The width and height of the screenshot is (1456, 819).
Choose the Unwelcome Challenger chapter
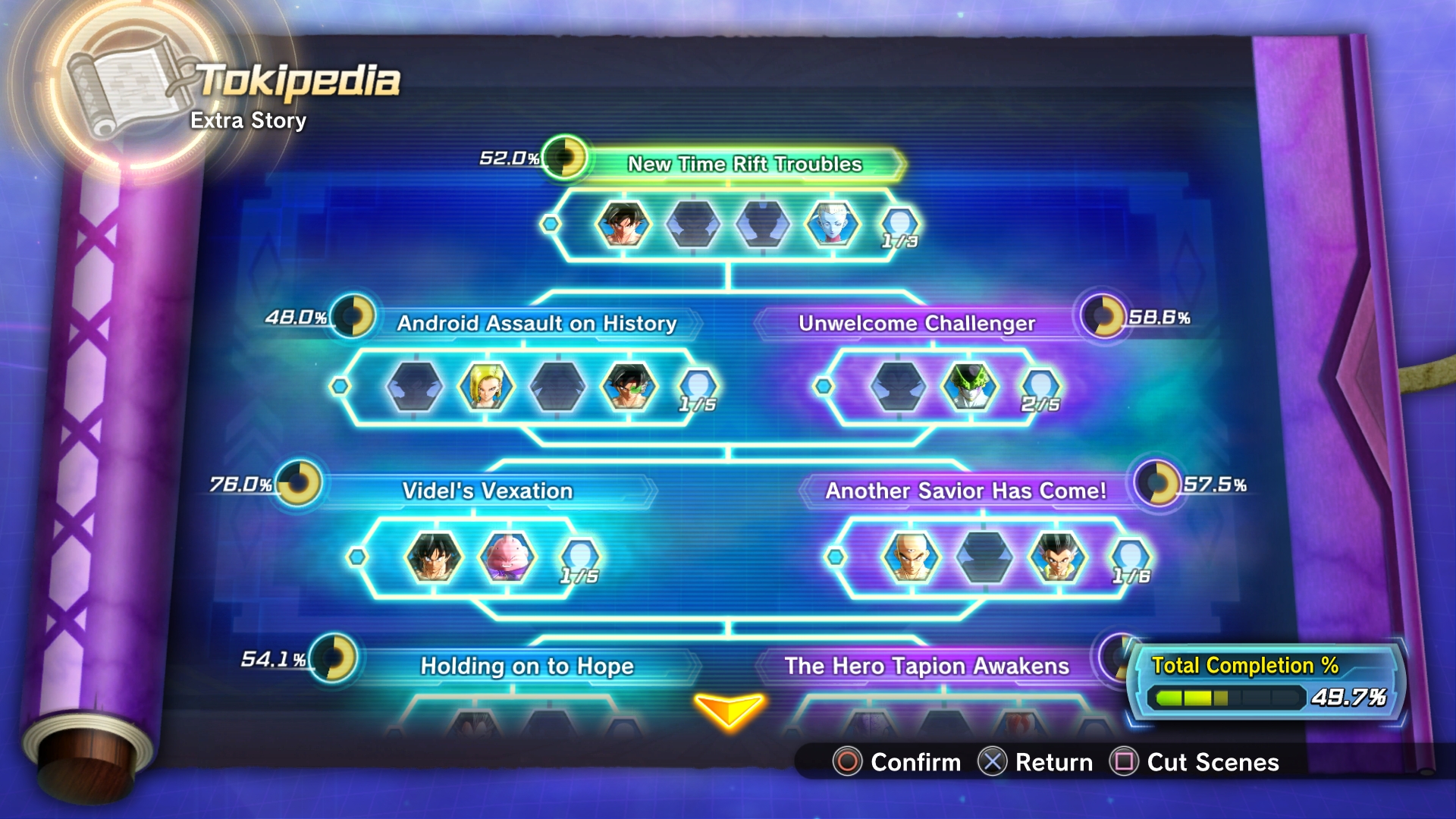[x=916, y=323]
